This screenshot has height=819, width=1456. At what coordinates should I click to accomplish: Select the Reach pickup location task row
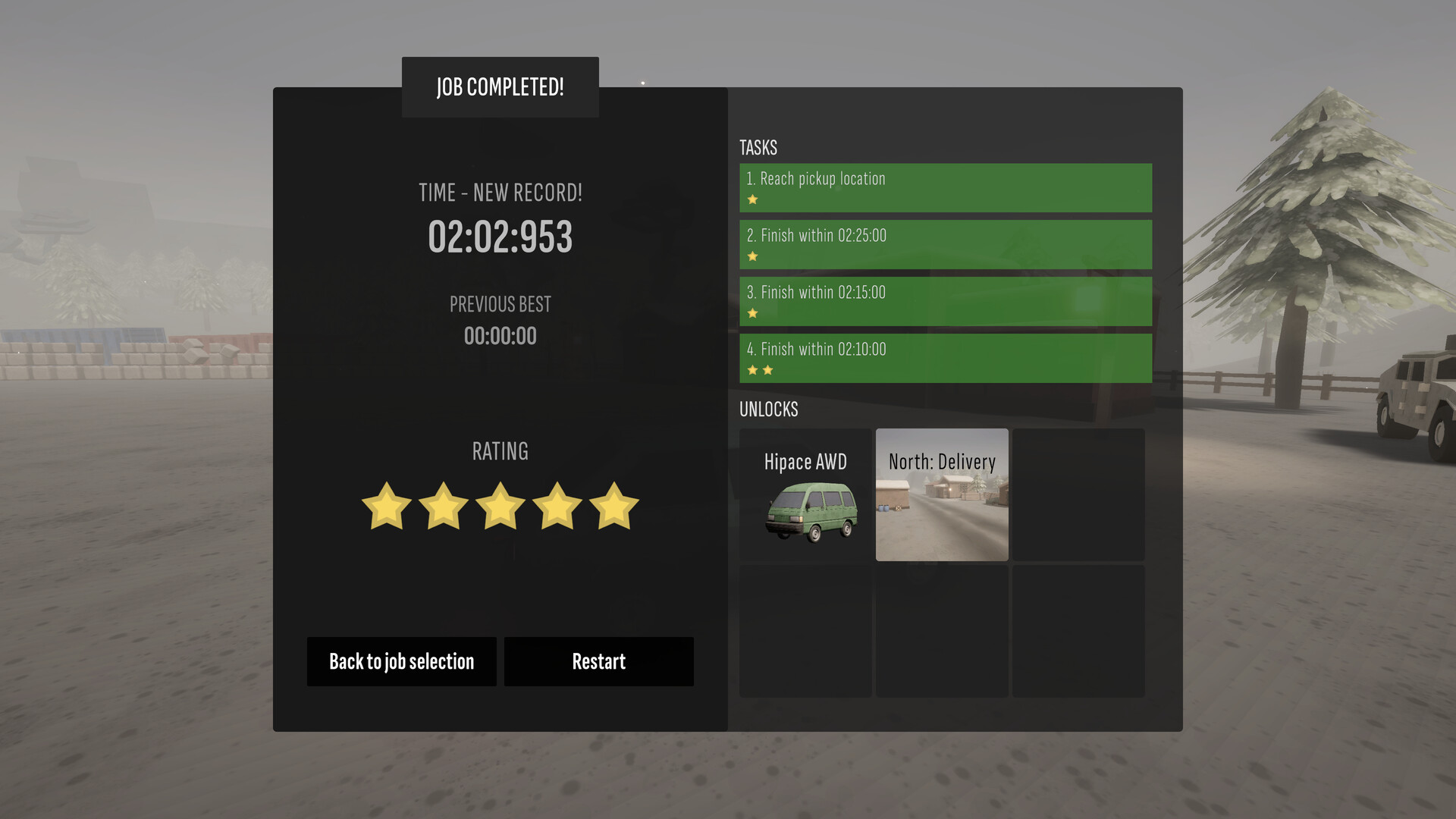945,187
